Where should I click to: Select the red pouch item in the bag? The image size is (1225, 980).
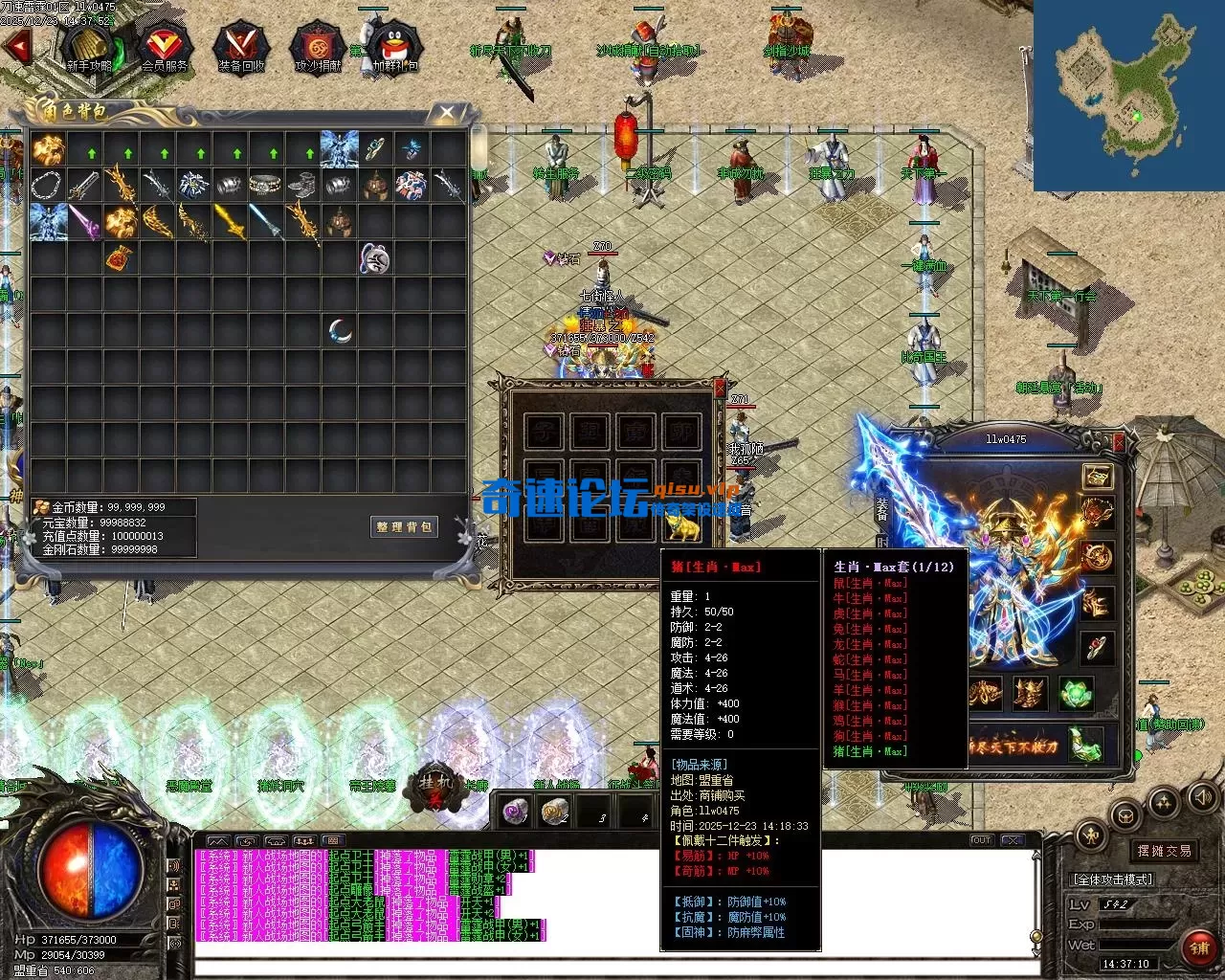(x=120, y=257)
